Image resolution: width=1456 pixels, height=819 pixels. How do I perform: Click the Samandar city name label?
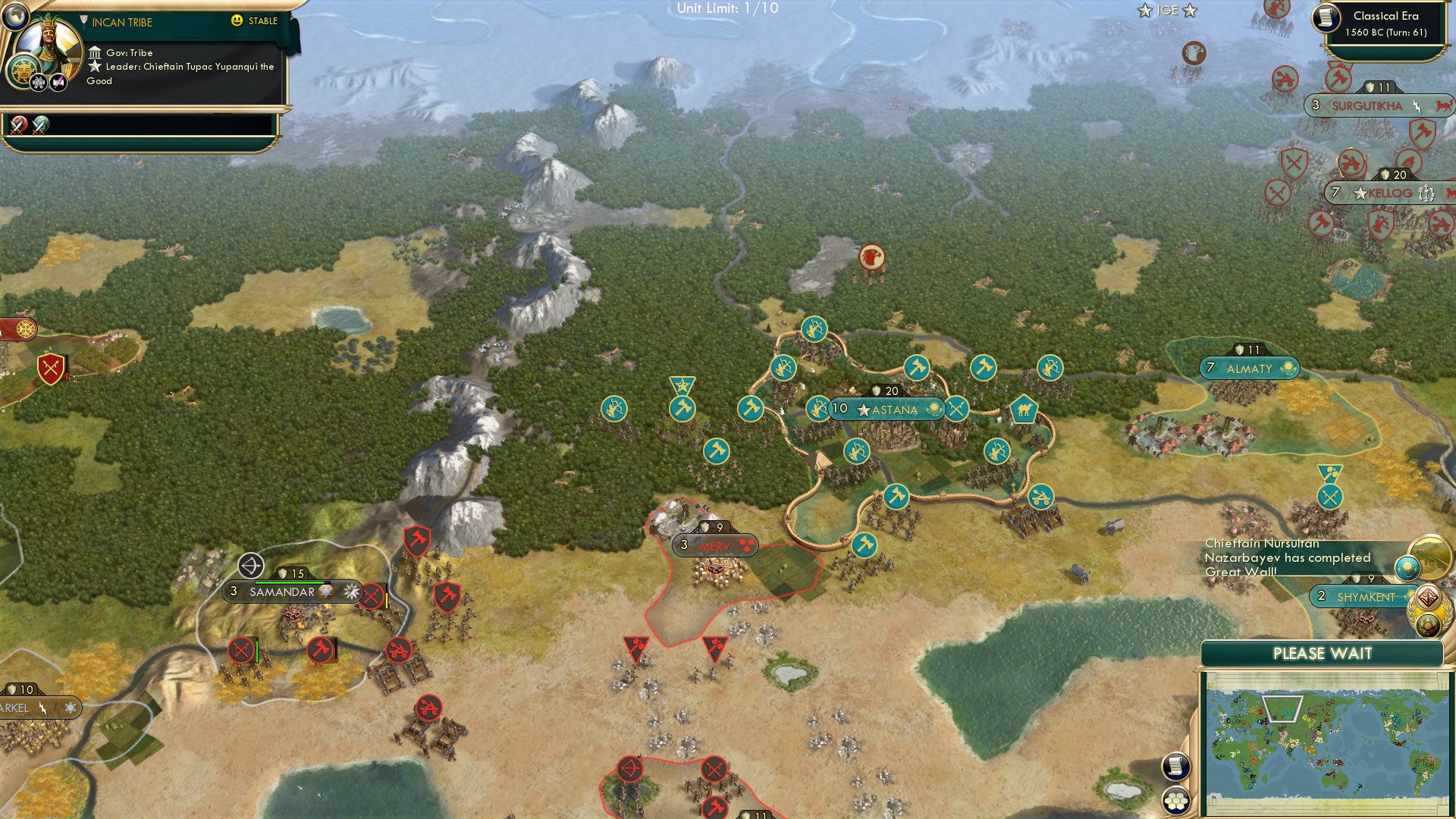284,592
